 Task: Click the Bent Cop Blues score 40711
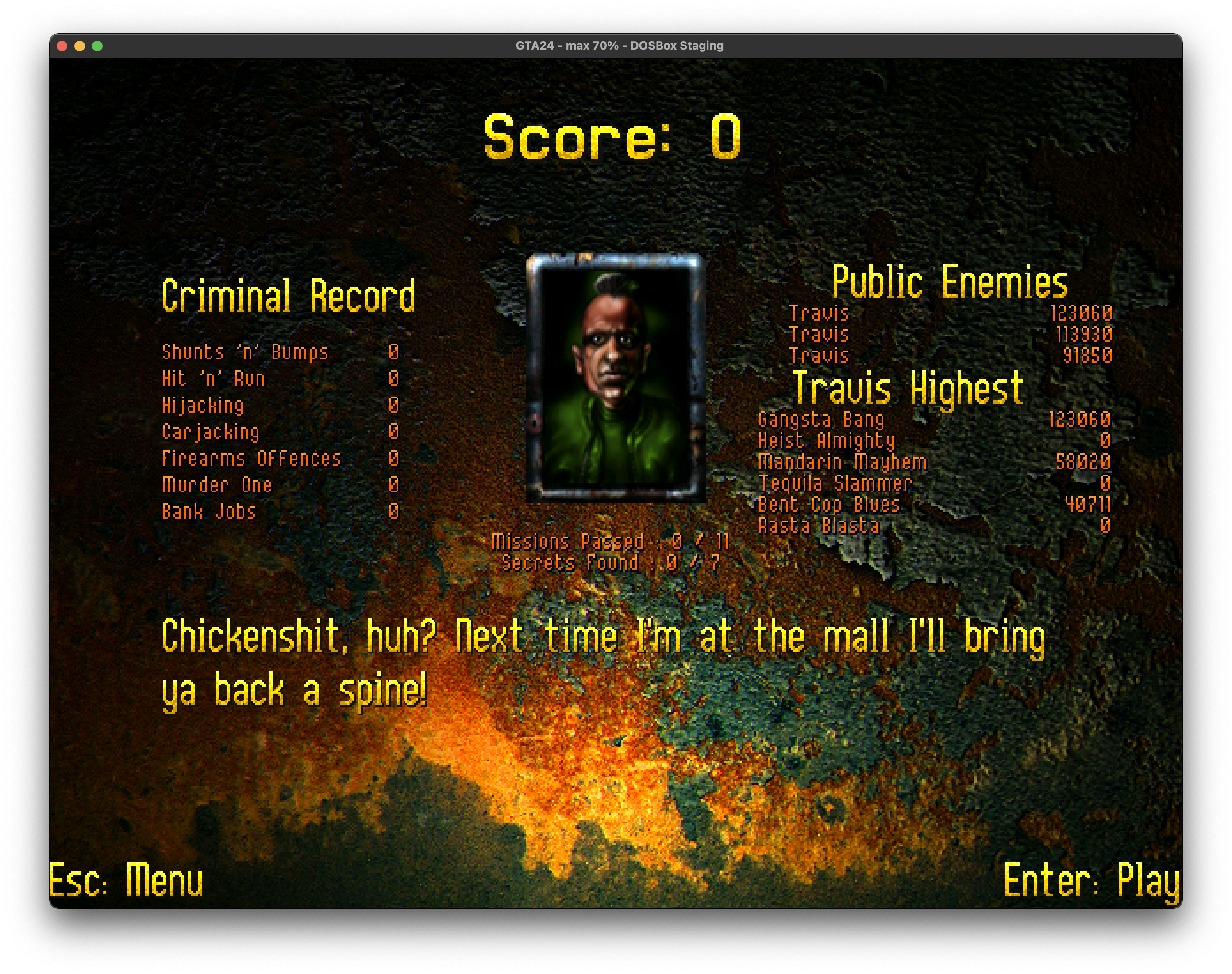click(1088, 504)
